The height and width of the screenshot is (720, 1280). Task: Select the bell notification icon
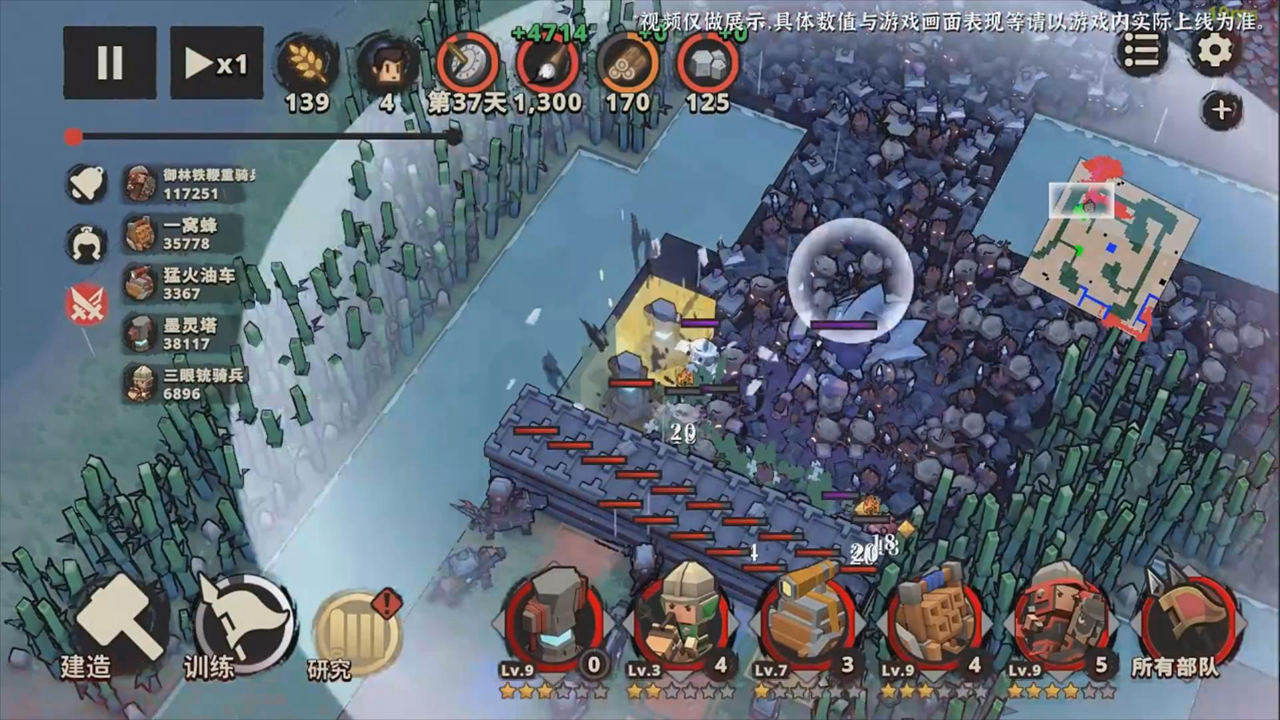coord(86,183)
